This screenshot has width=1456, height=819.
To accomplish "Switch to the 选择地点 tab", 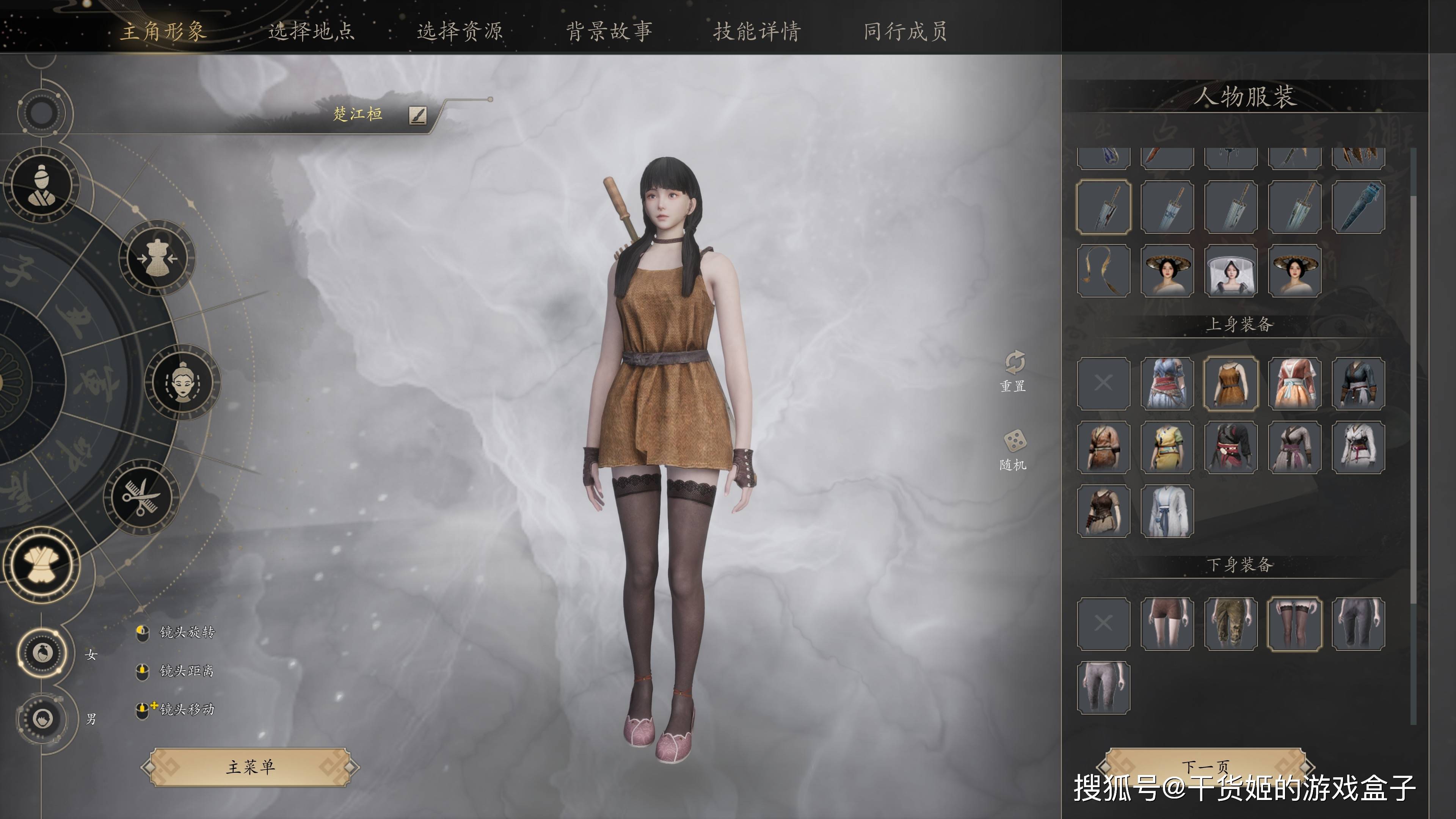I will click(311, 31).
